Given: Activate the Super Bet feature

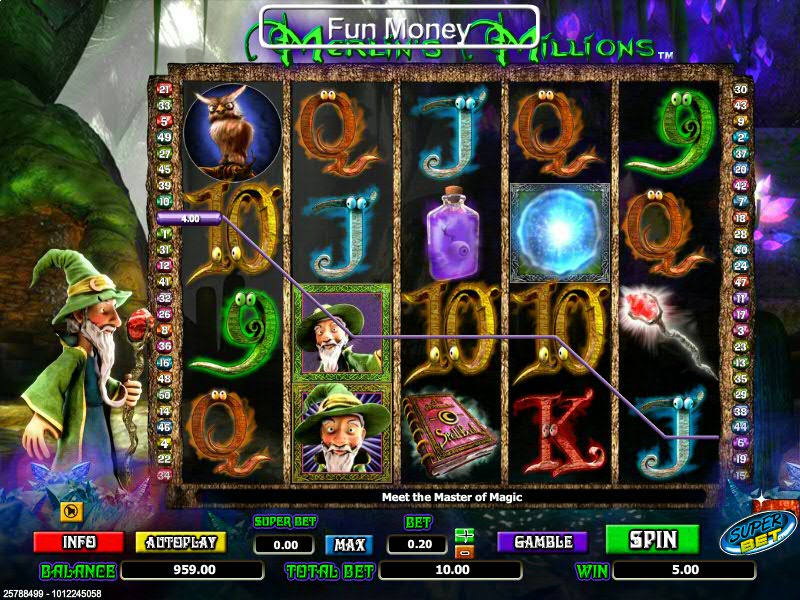Looking at the screenshot, I should coord(758,532).
